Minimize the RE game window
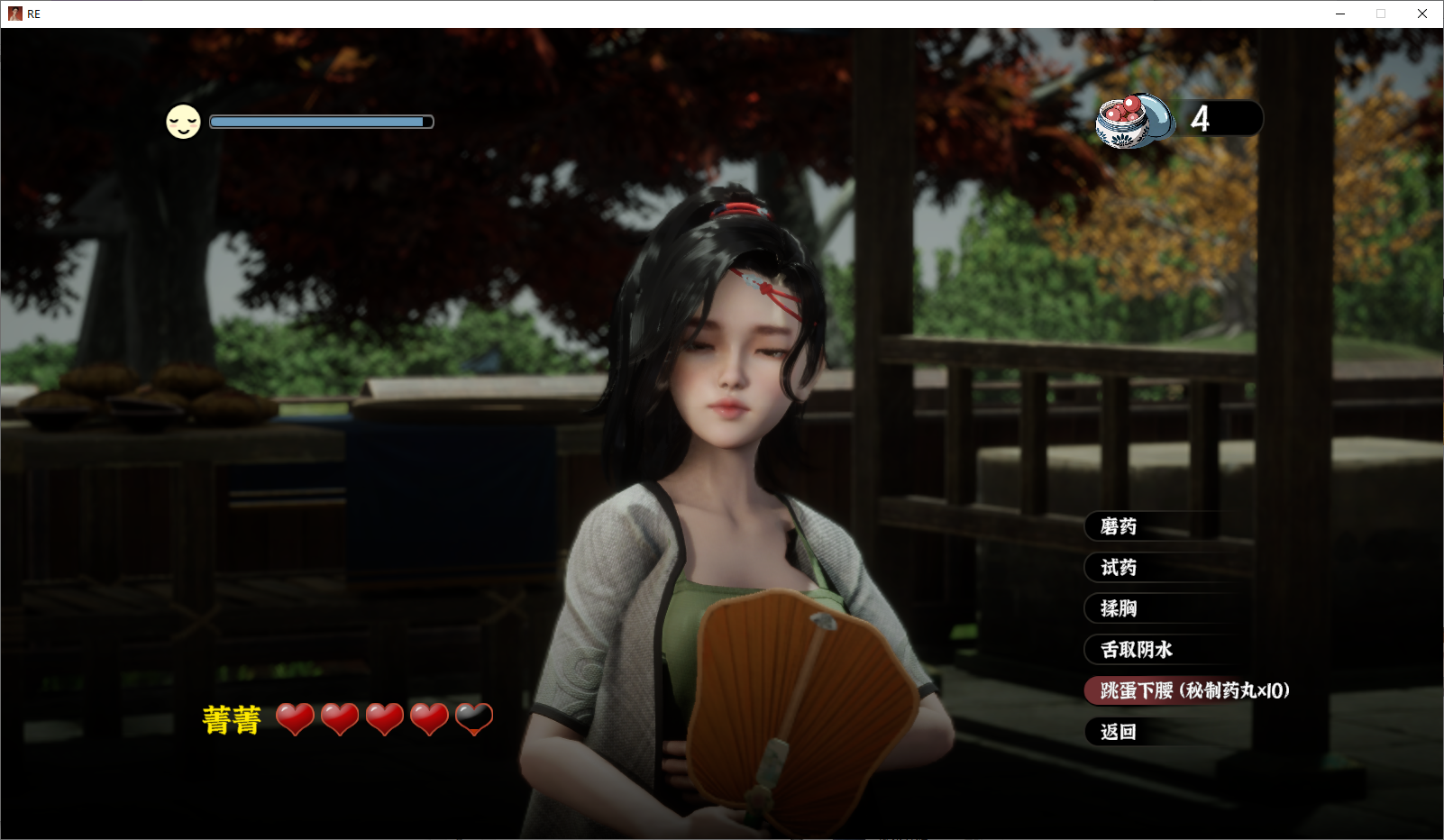The width and height of the screenshot is (1444, 840). click(1340, 14)
